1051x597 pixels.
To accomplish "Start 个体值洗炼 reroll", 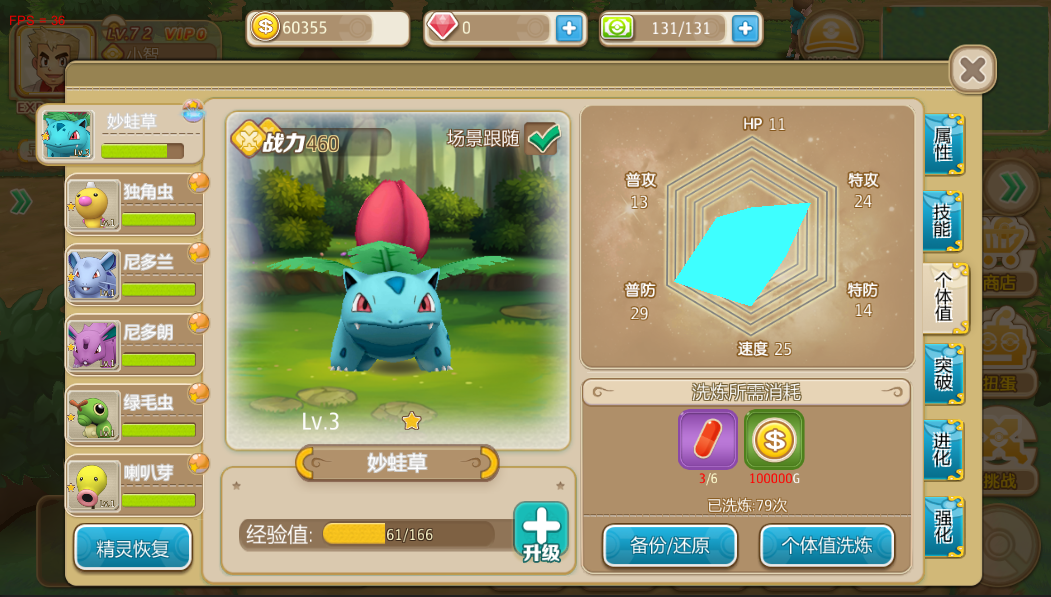I will click(826, 546).
